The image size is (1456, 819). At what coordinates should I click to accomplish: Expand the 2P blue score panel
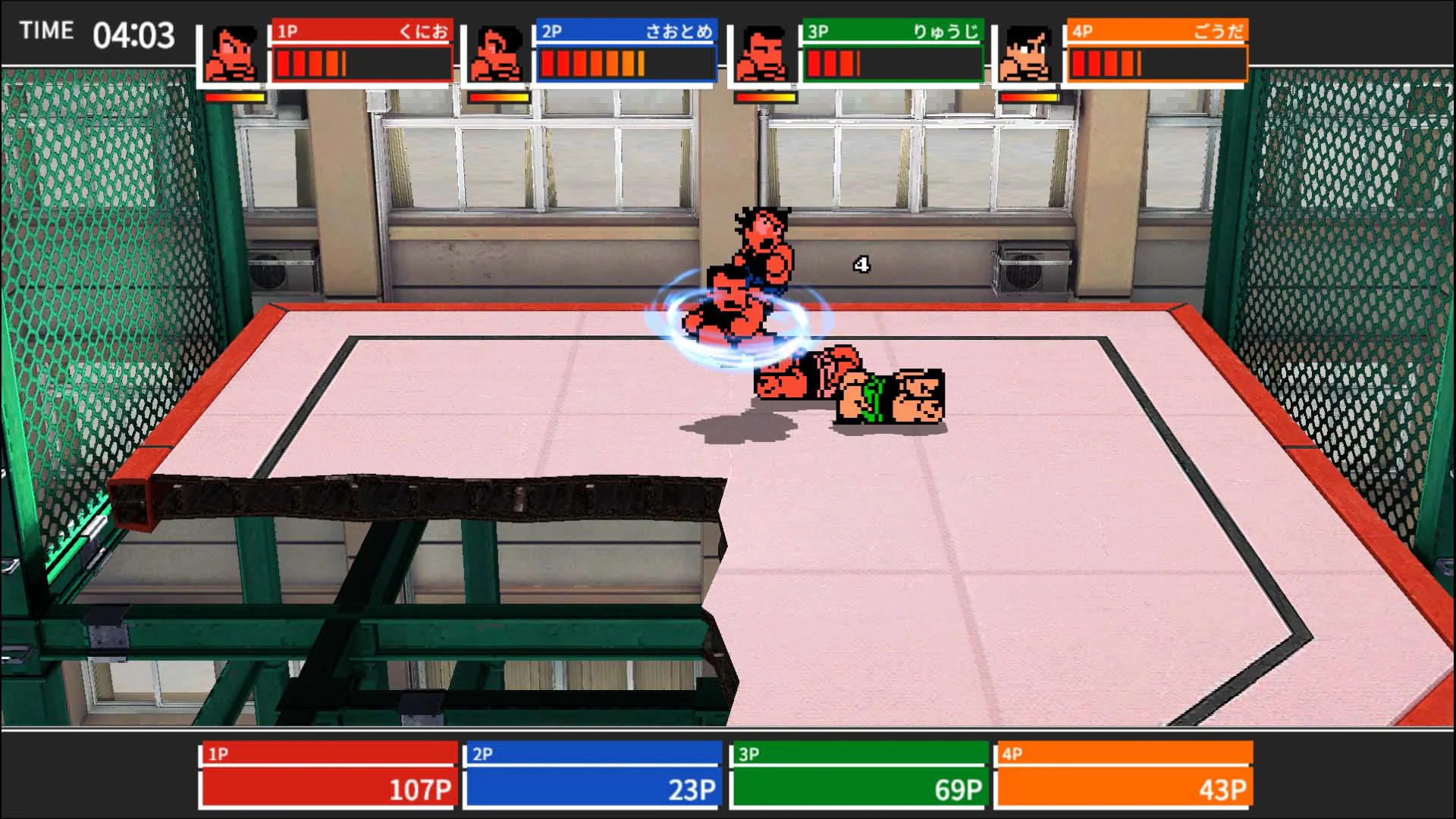pos(593,773)
